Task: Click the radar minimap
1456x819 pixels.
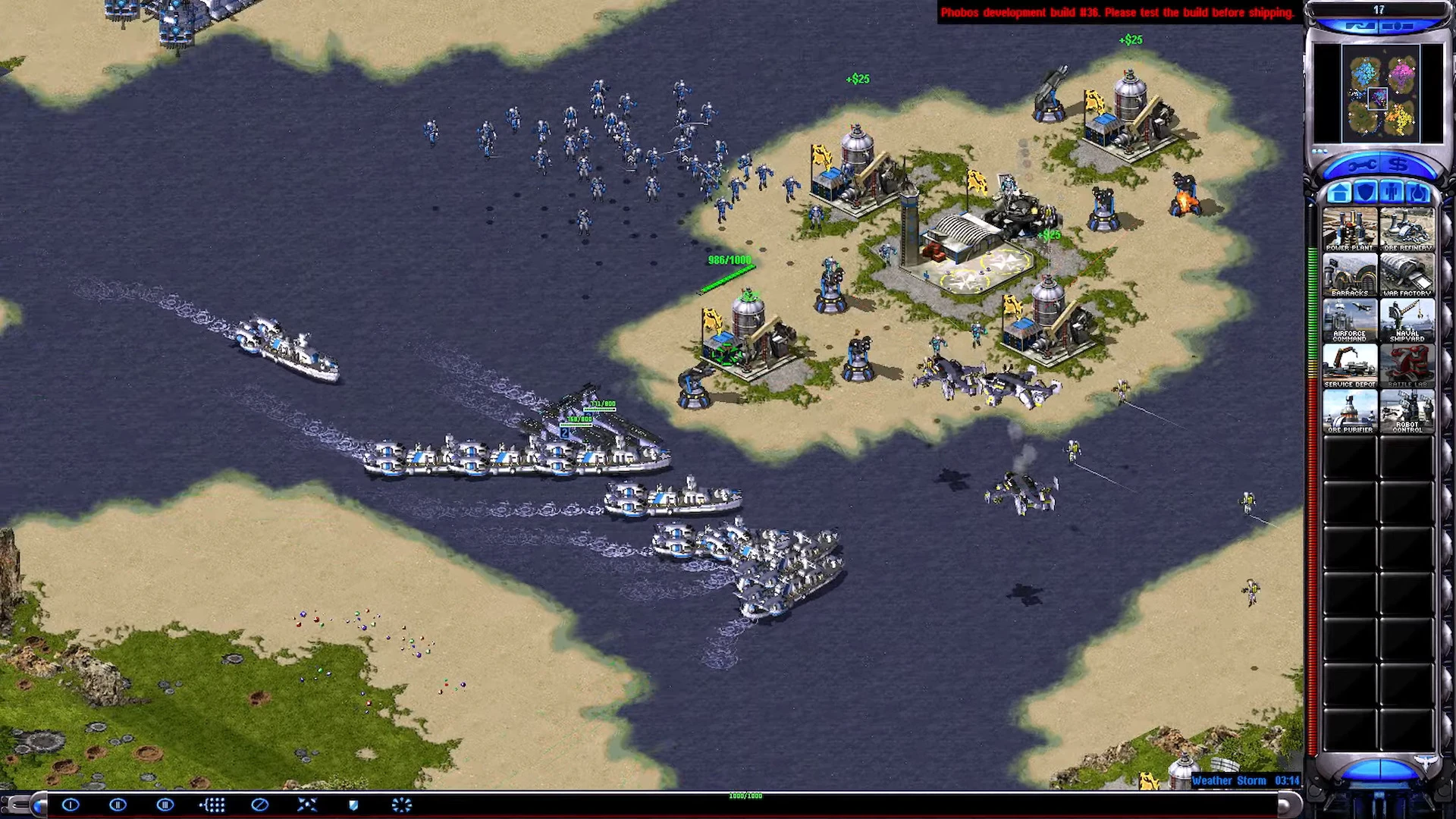Action: [1379, 94]
